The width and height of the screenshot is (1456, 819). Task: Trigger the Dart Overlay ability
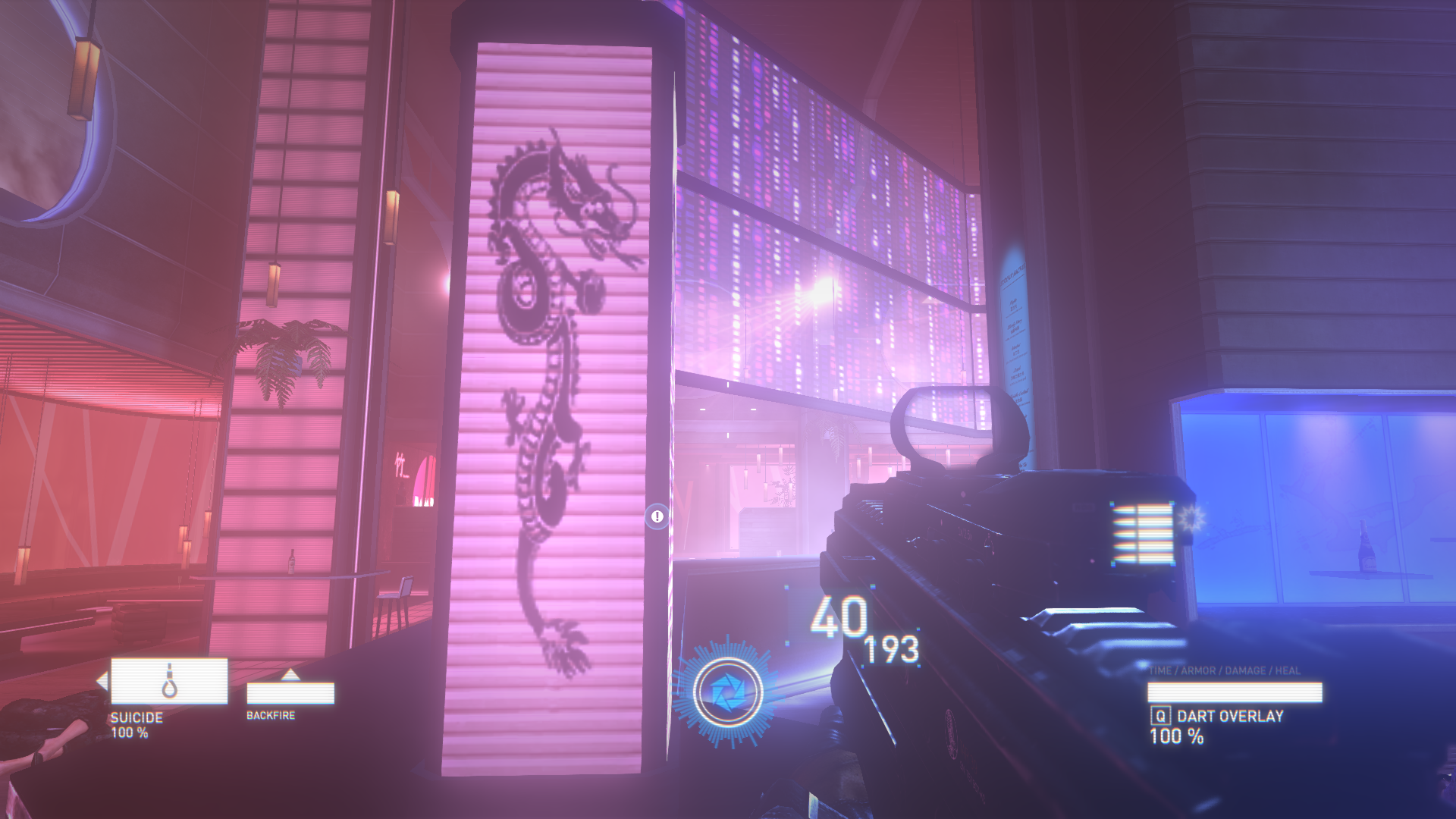click(x=1228, y=716)
